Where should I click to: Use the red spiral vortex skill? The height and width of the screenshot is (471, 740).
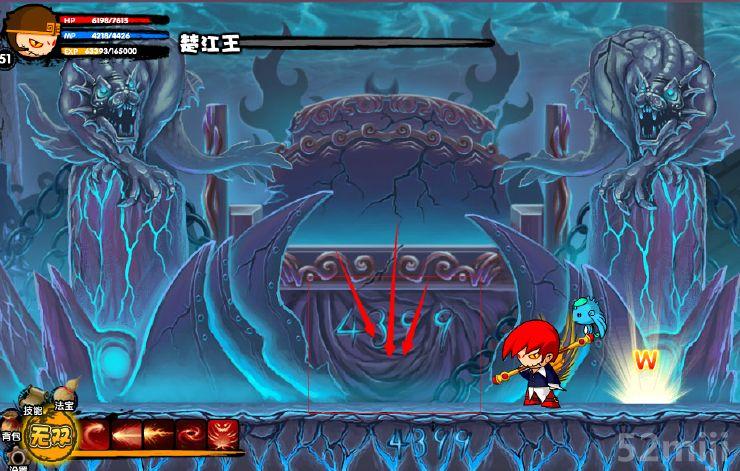pos(191,435)
